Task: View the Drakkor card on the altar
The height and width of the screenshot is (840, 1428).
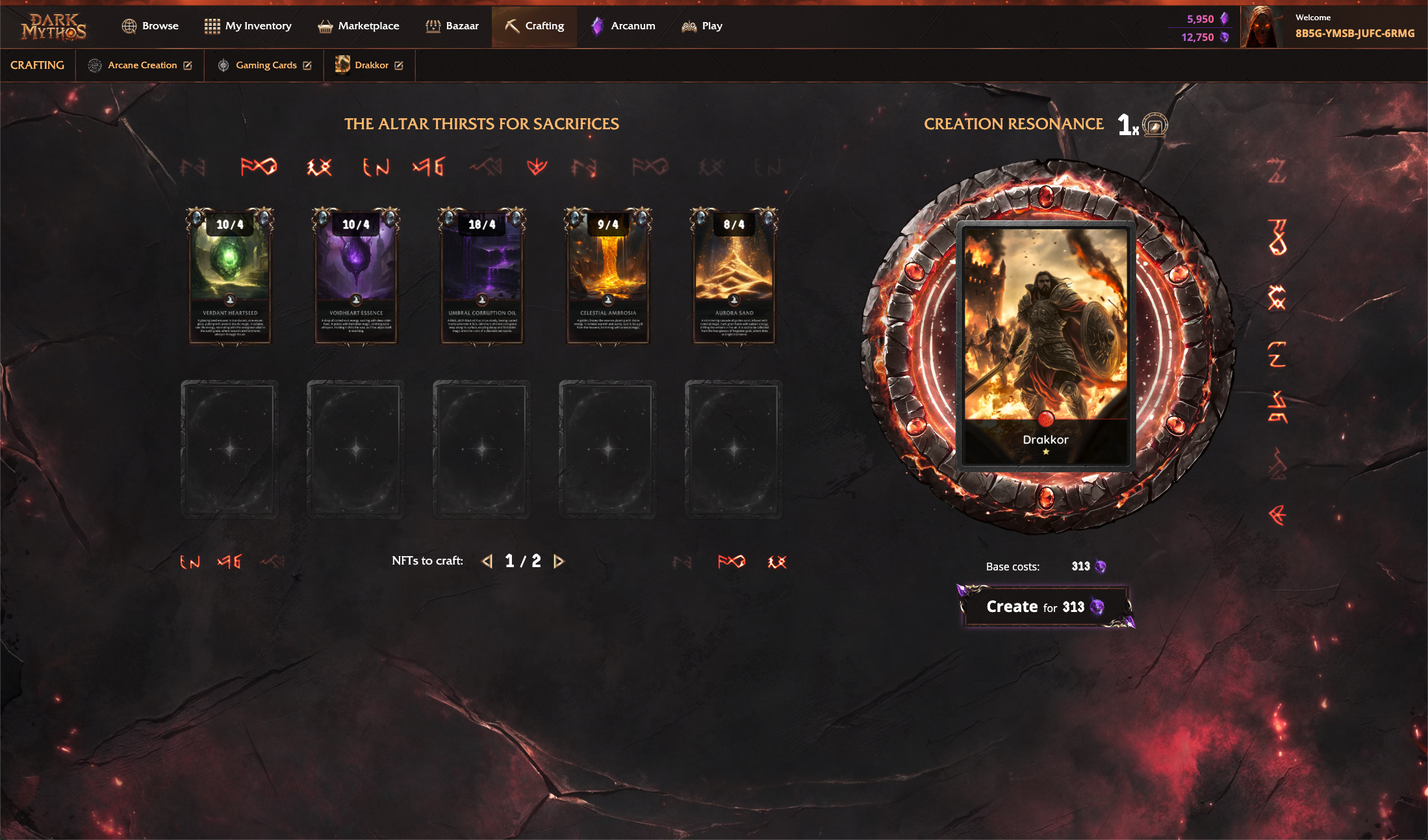Action: (1045, 344)
